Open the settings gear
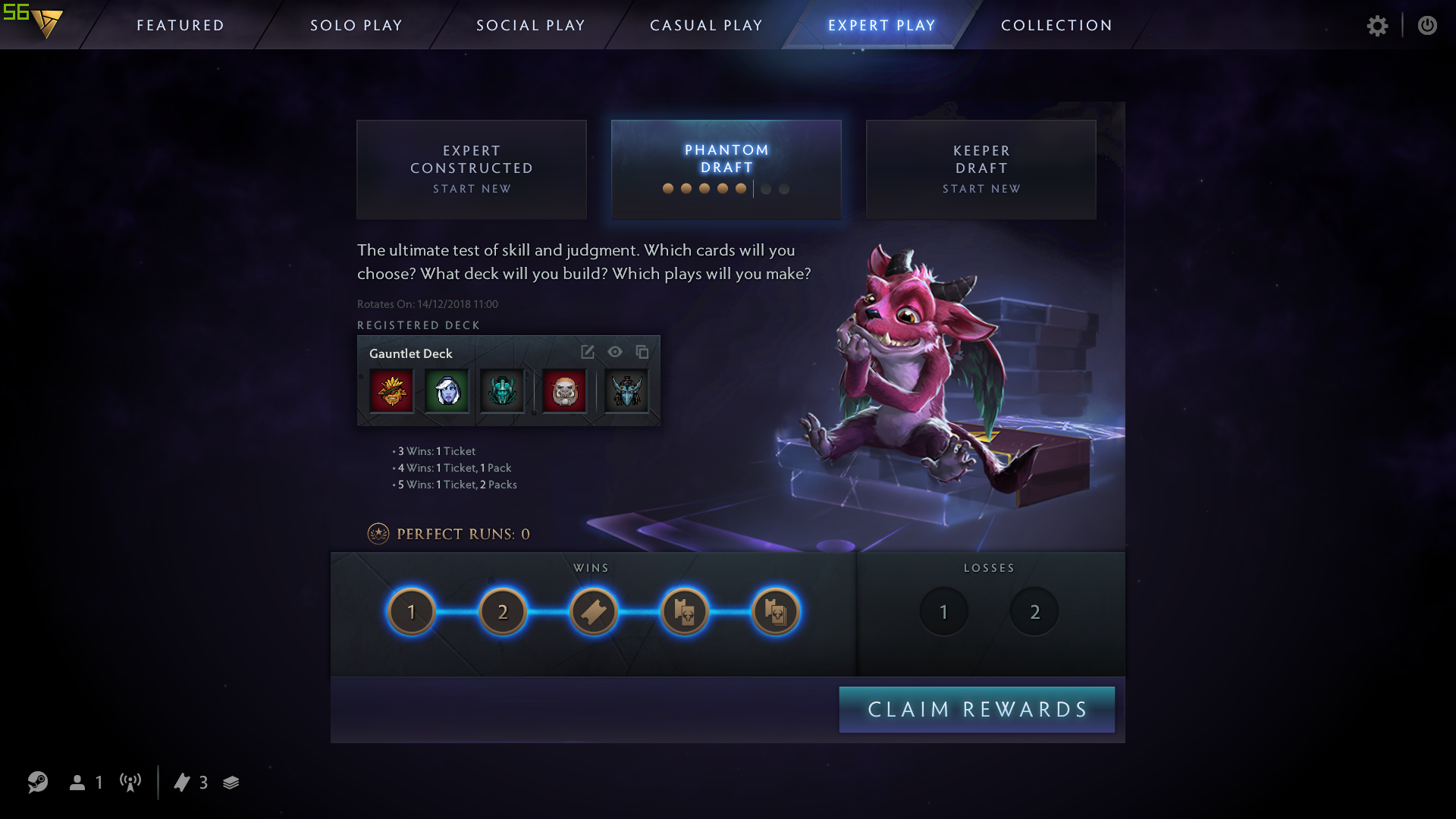This screenshot has width=1456, height=819. (x=1378, y=25)
